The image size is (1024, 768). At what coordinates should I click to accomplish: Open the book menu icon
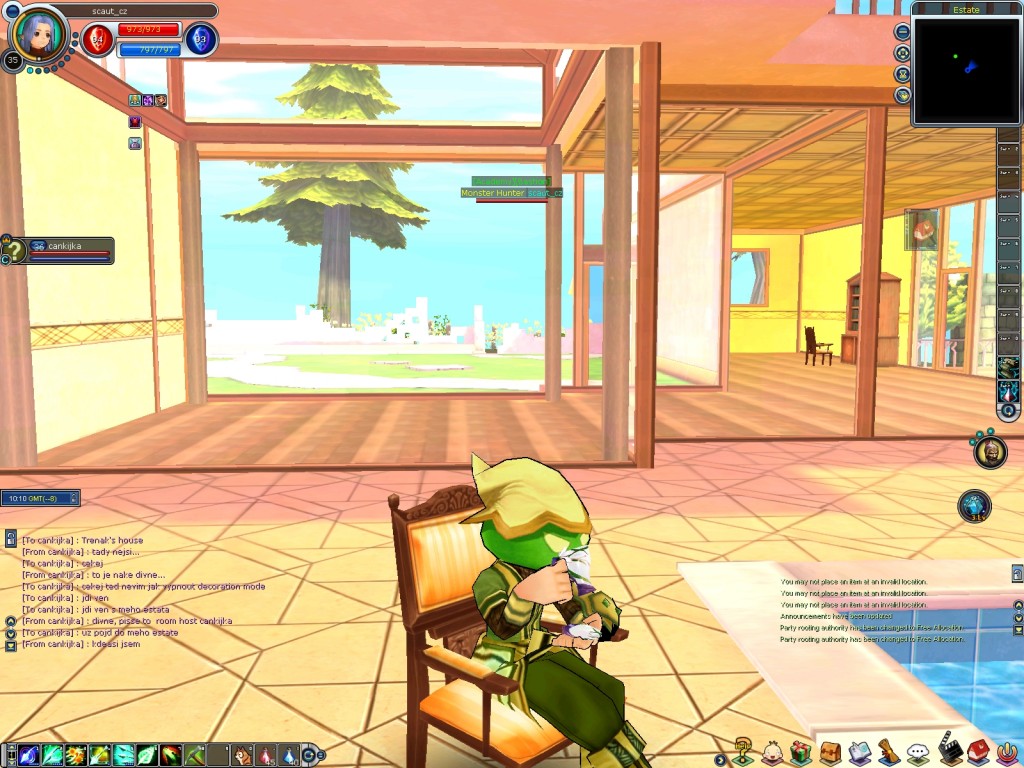[859, 752]
